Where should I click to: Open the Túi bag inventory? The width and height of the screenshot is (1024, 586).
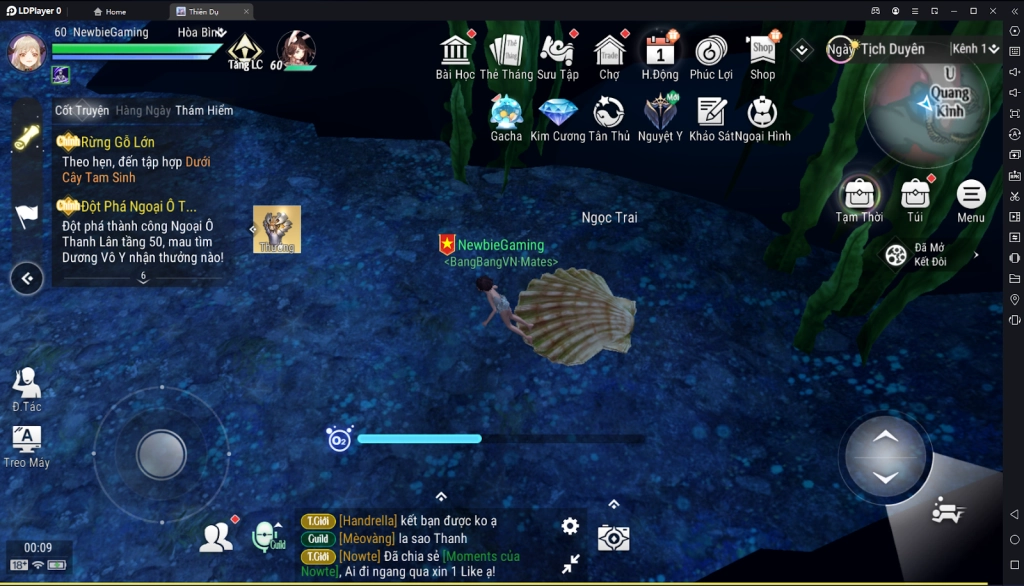pos(915,197)
